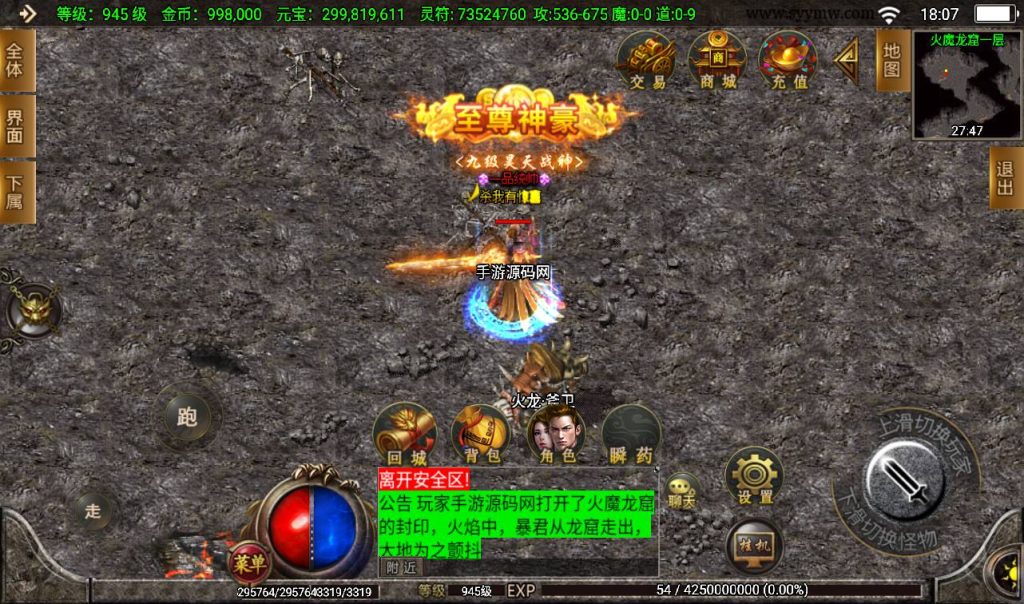
Task: Switch to 跑 run mode
Action: click(187, 416)
